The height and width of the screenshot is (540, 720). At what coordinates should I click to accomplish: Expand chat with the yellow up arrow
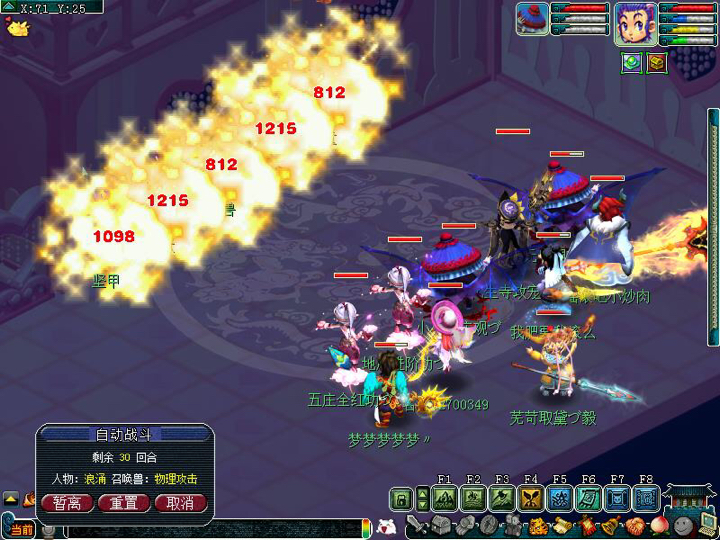[10, 498]
